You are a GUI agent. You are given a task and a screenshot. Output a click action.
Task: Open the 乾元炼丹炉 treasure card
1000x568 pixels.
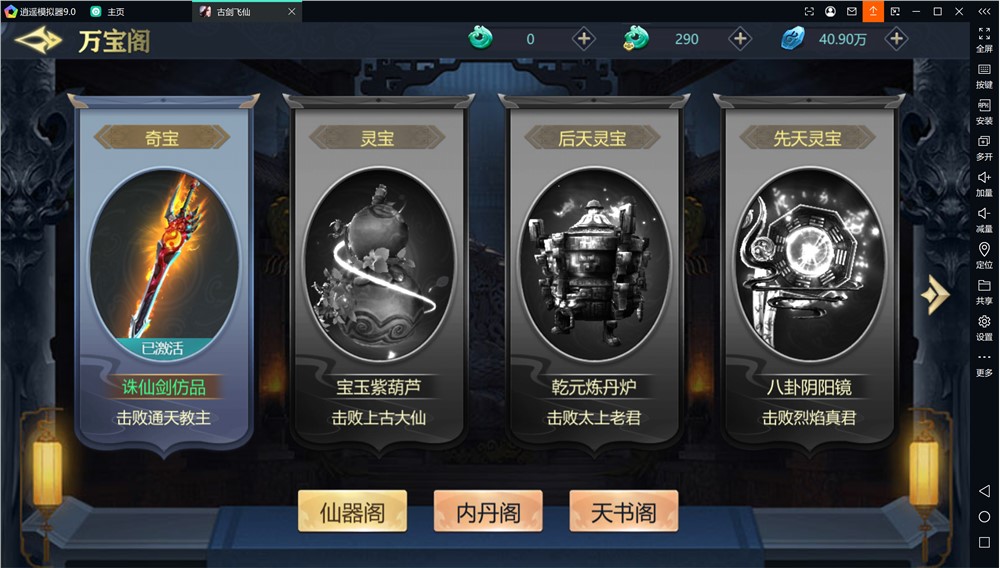coord(594,270)
